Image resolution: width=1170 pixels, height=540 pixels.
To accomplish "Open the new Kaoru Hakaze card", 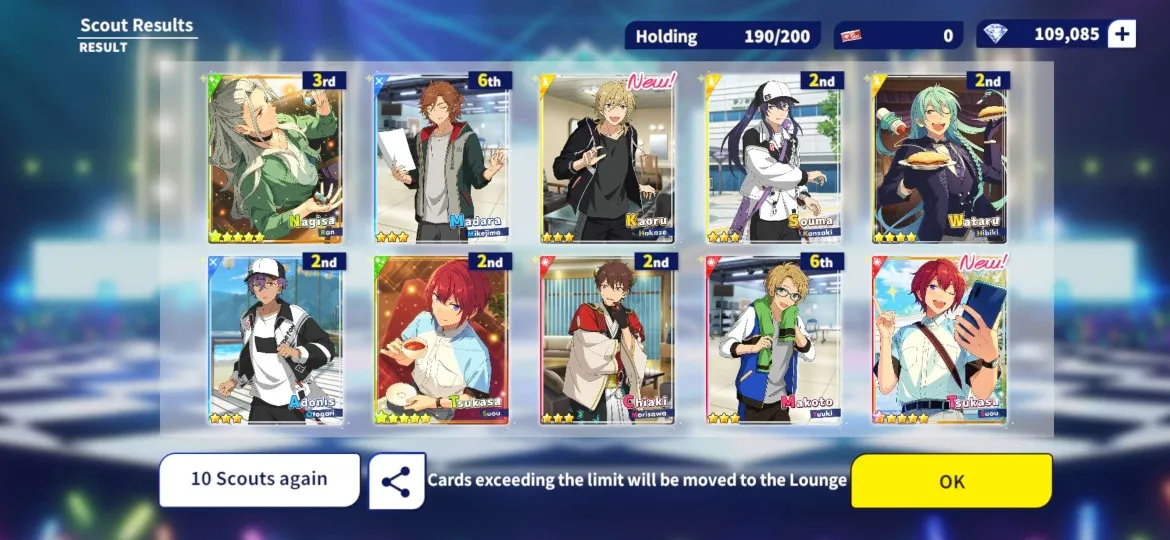I will pos(608,158).
